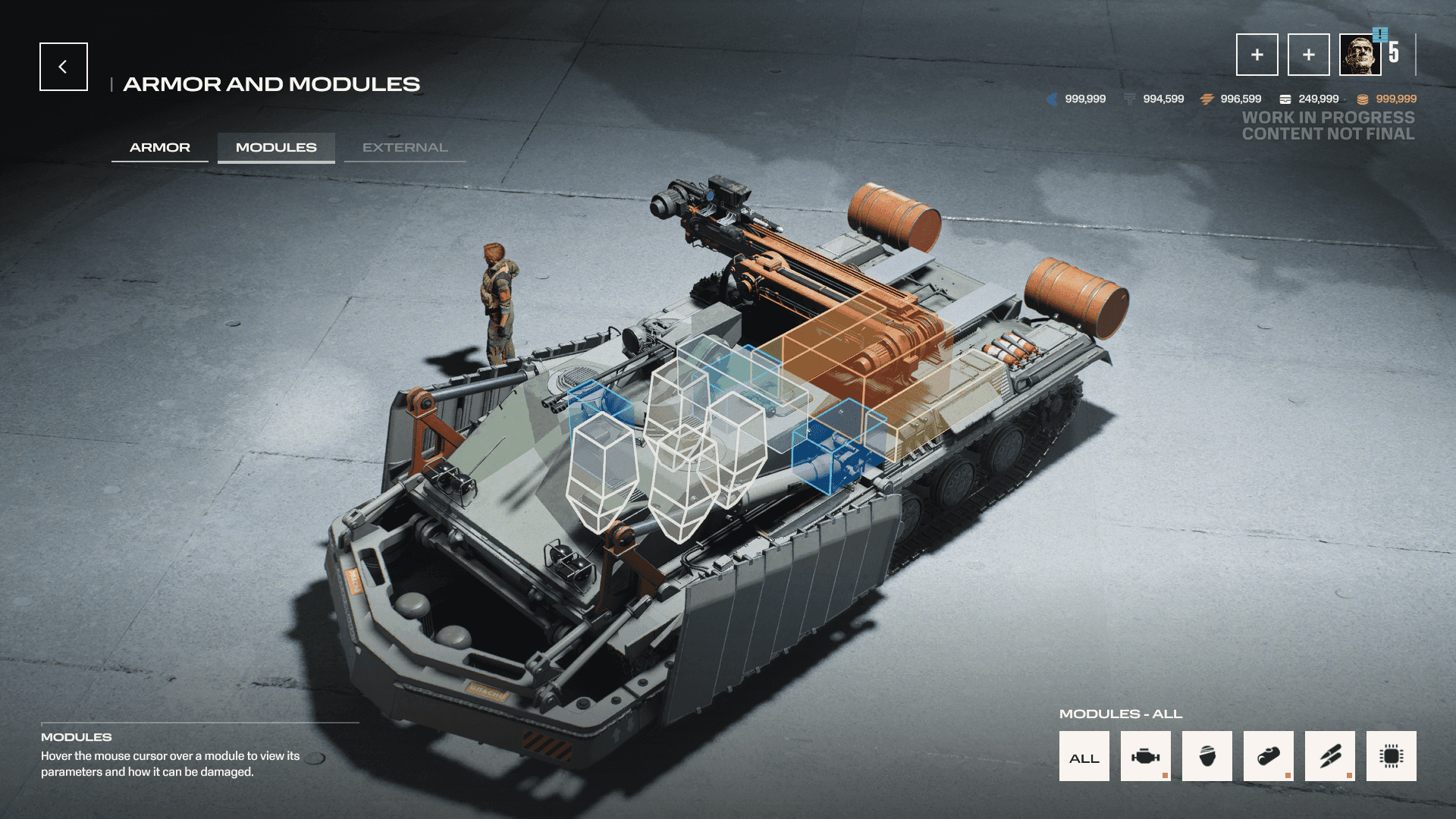Filter modules by the crew helmet icon
This screenshot has width=1456, height=819.
(1207, 756)
